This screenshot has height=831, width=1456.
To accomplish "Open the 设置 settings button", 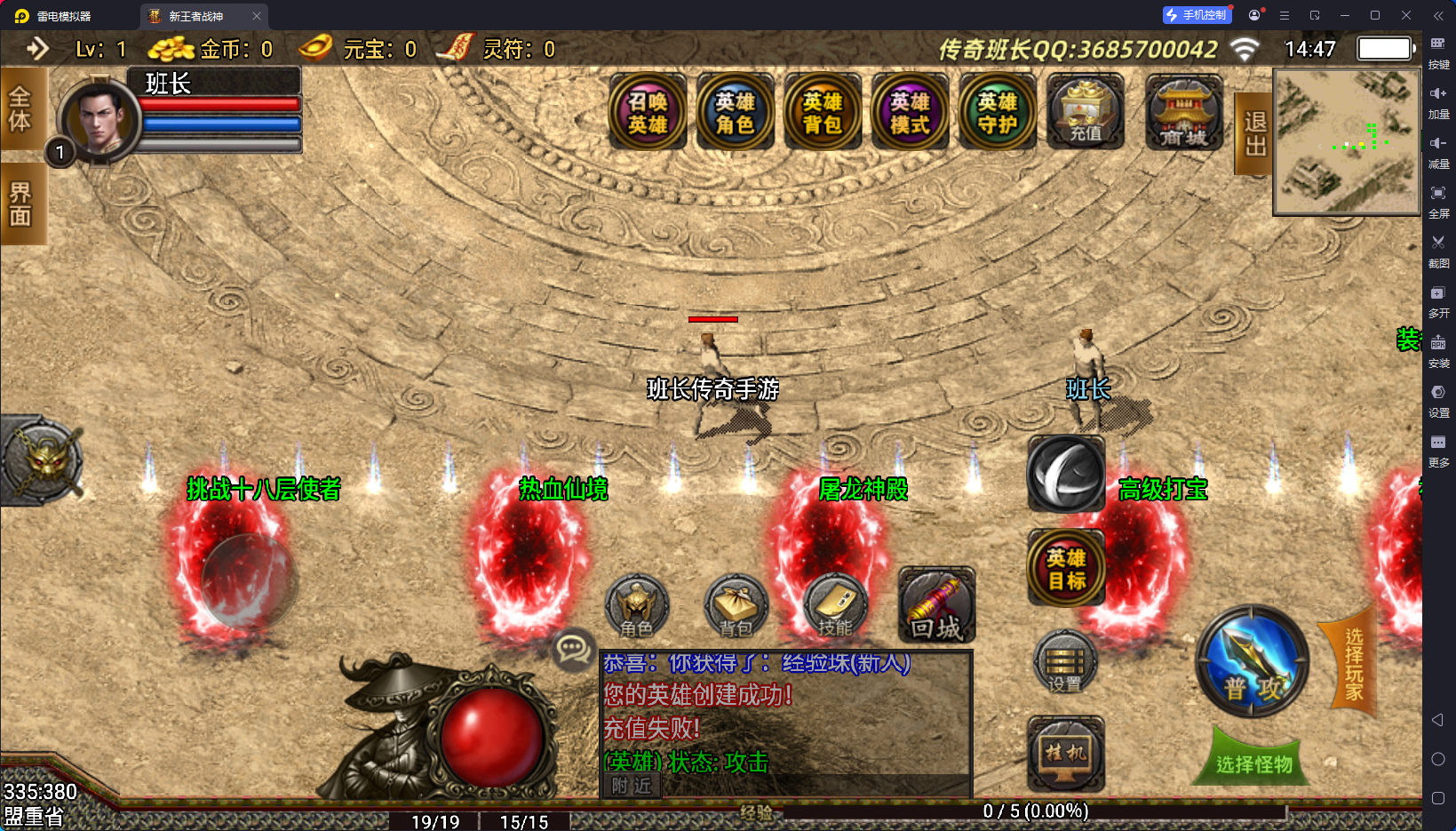I will (x=1064, y=663).
